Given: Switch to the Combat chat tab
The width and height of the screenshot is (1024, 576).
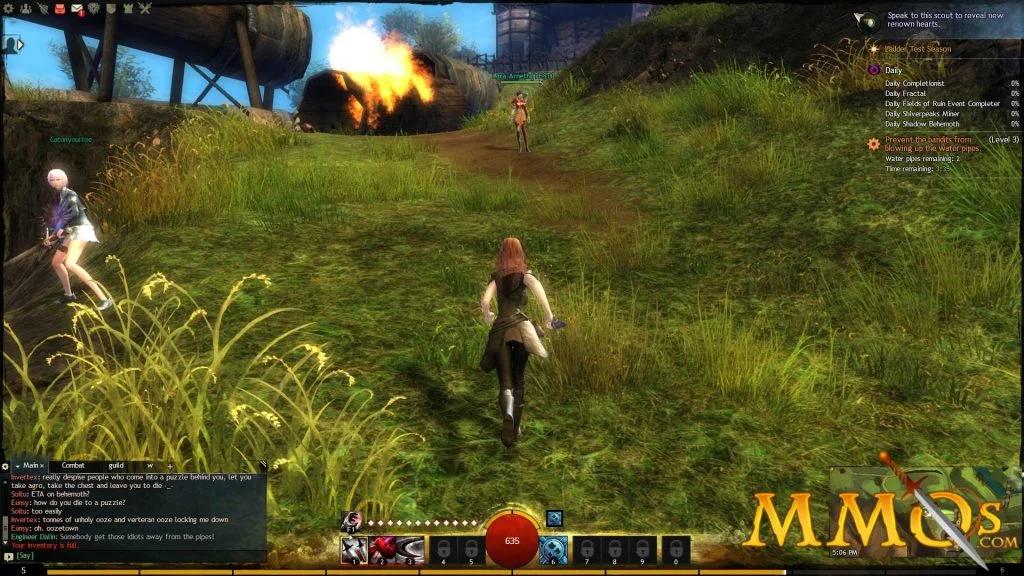Looking at the screenshot, I should [73, 466].
